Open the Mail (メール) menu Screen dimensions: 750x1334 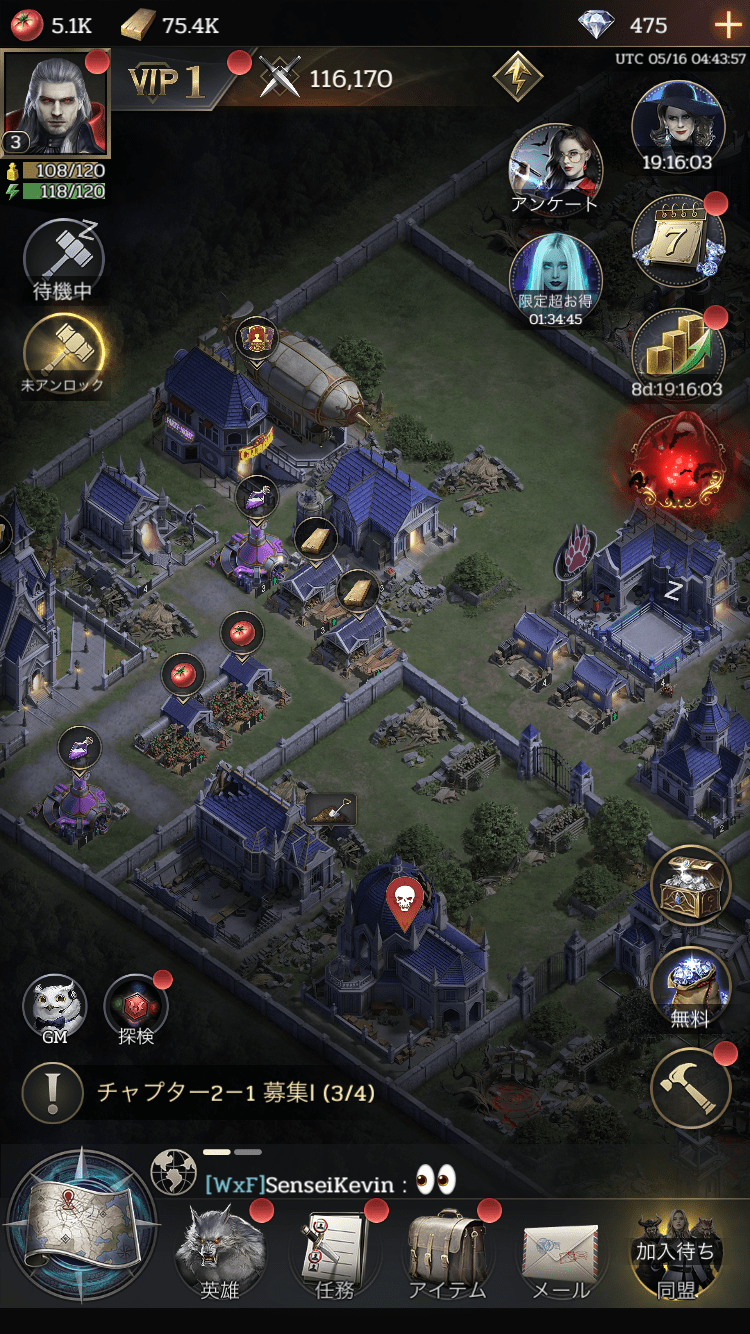click(560, 1253)
